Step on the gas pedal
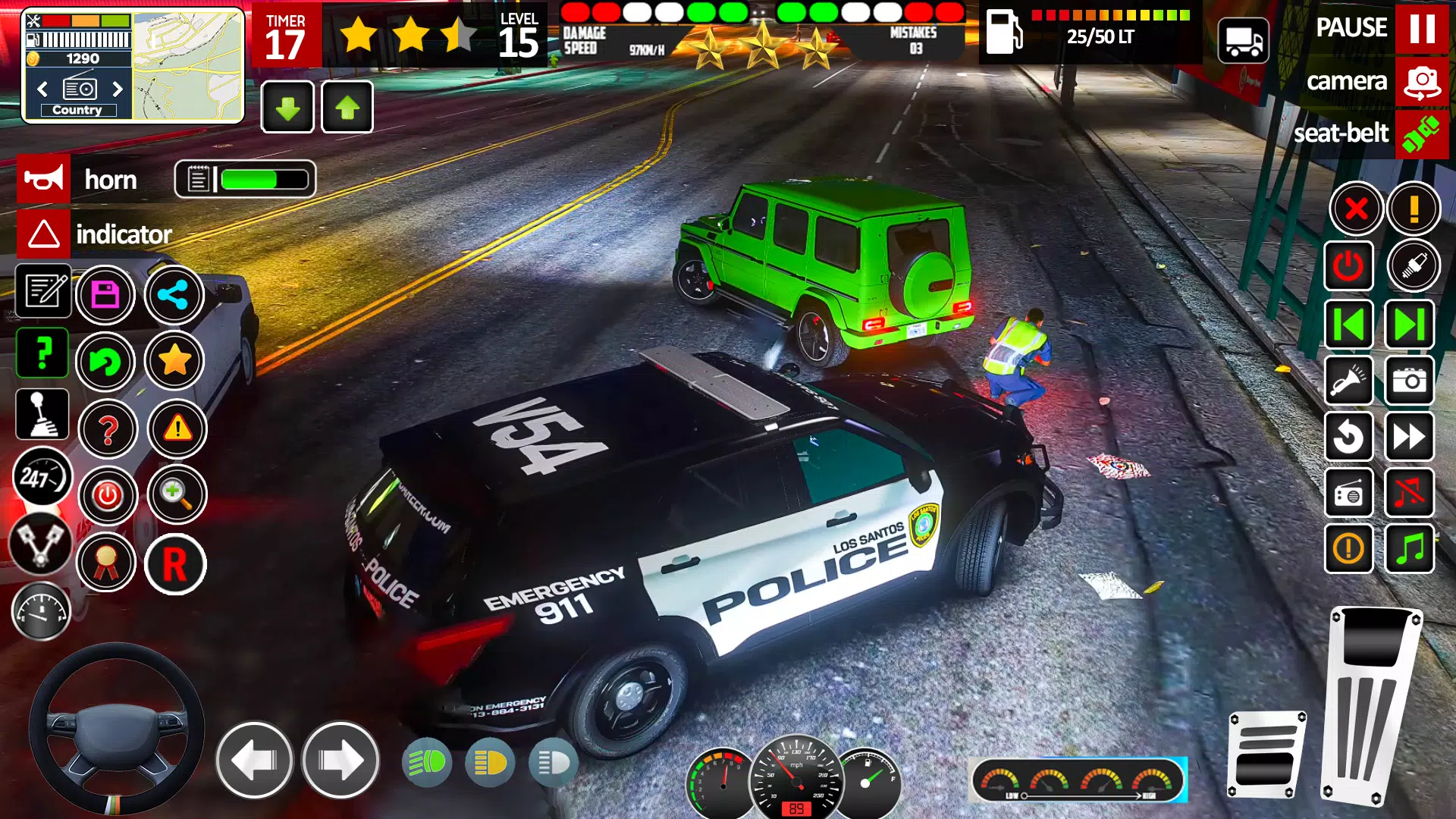This screenshot has height=819, width=1456. click(x=1371, y=705)
